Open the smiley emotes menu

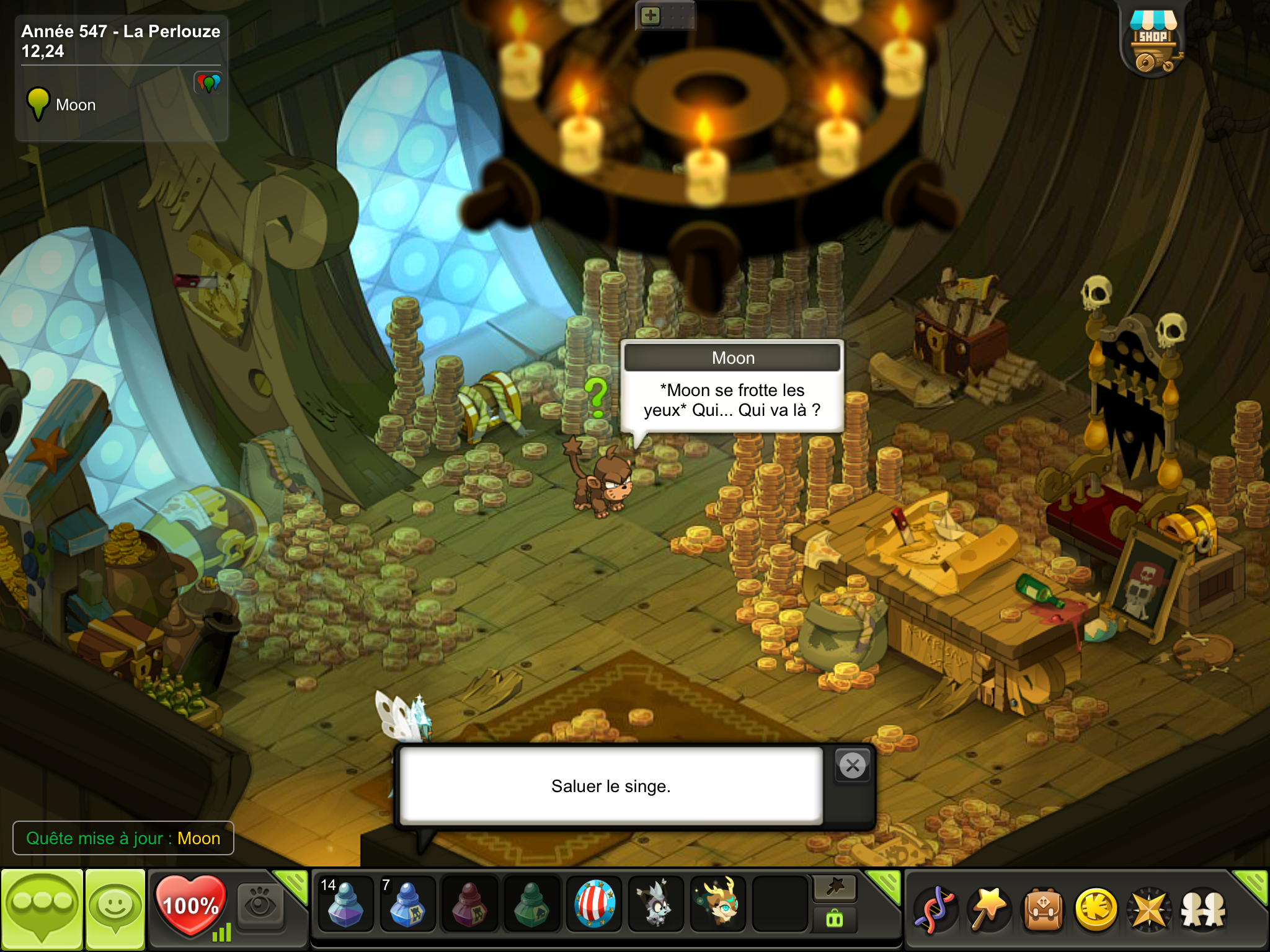click(x=115, y=909)
